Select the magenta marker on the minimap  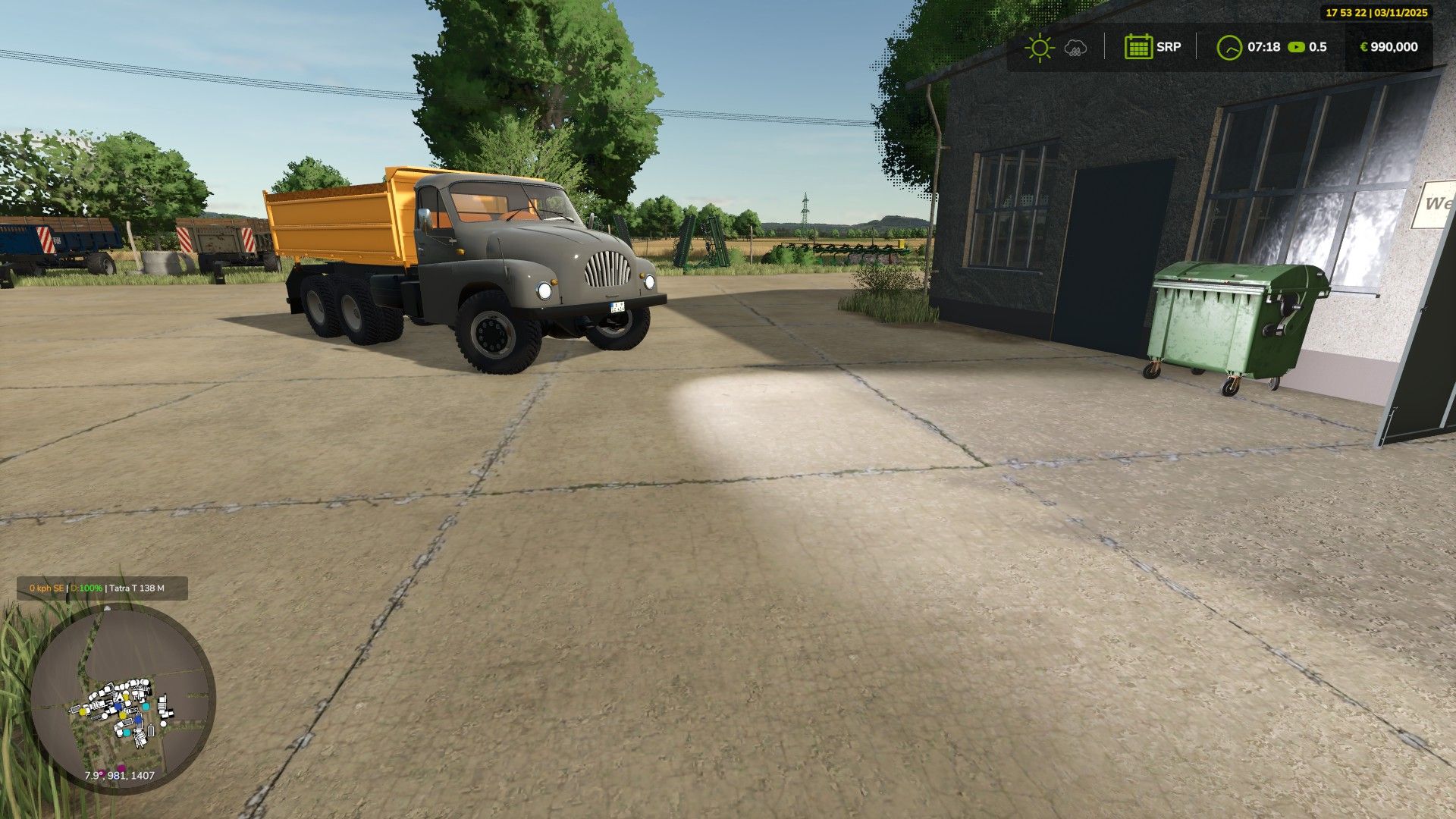click(x=121, y=768)
